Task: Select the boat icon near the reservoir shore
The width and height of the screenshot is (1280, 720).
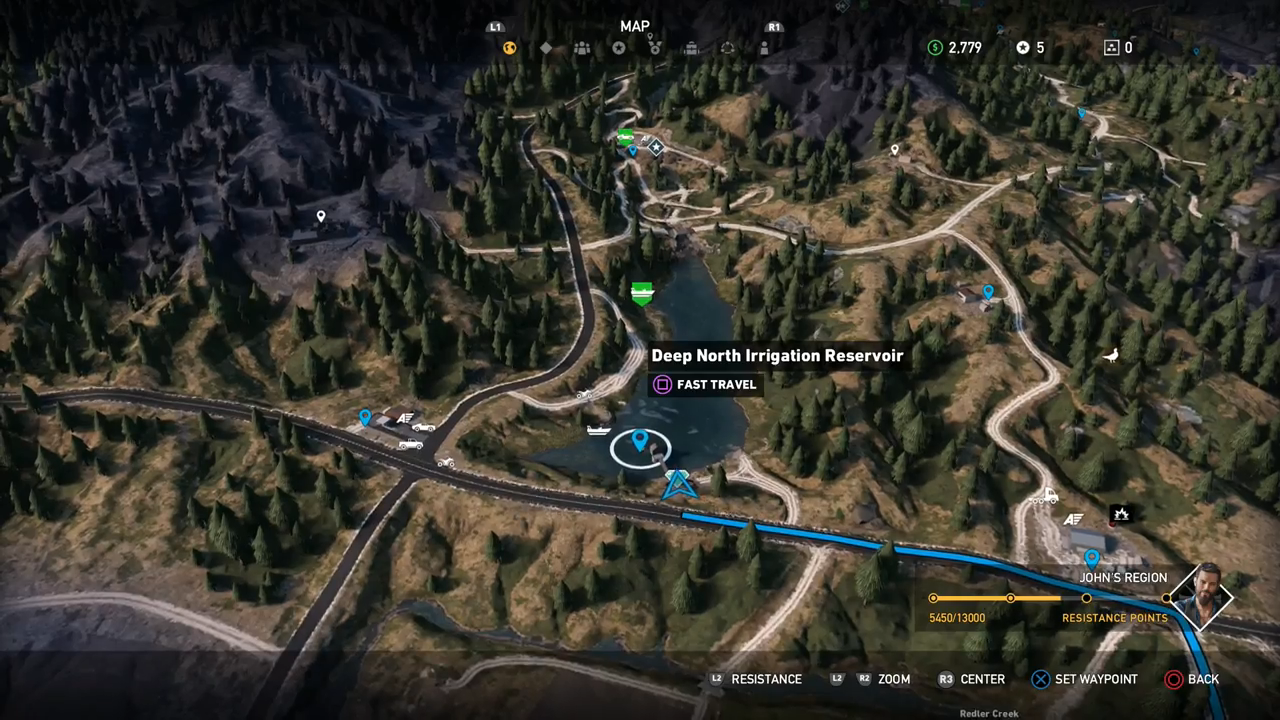Action: click(x=599, y=430)
